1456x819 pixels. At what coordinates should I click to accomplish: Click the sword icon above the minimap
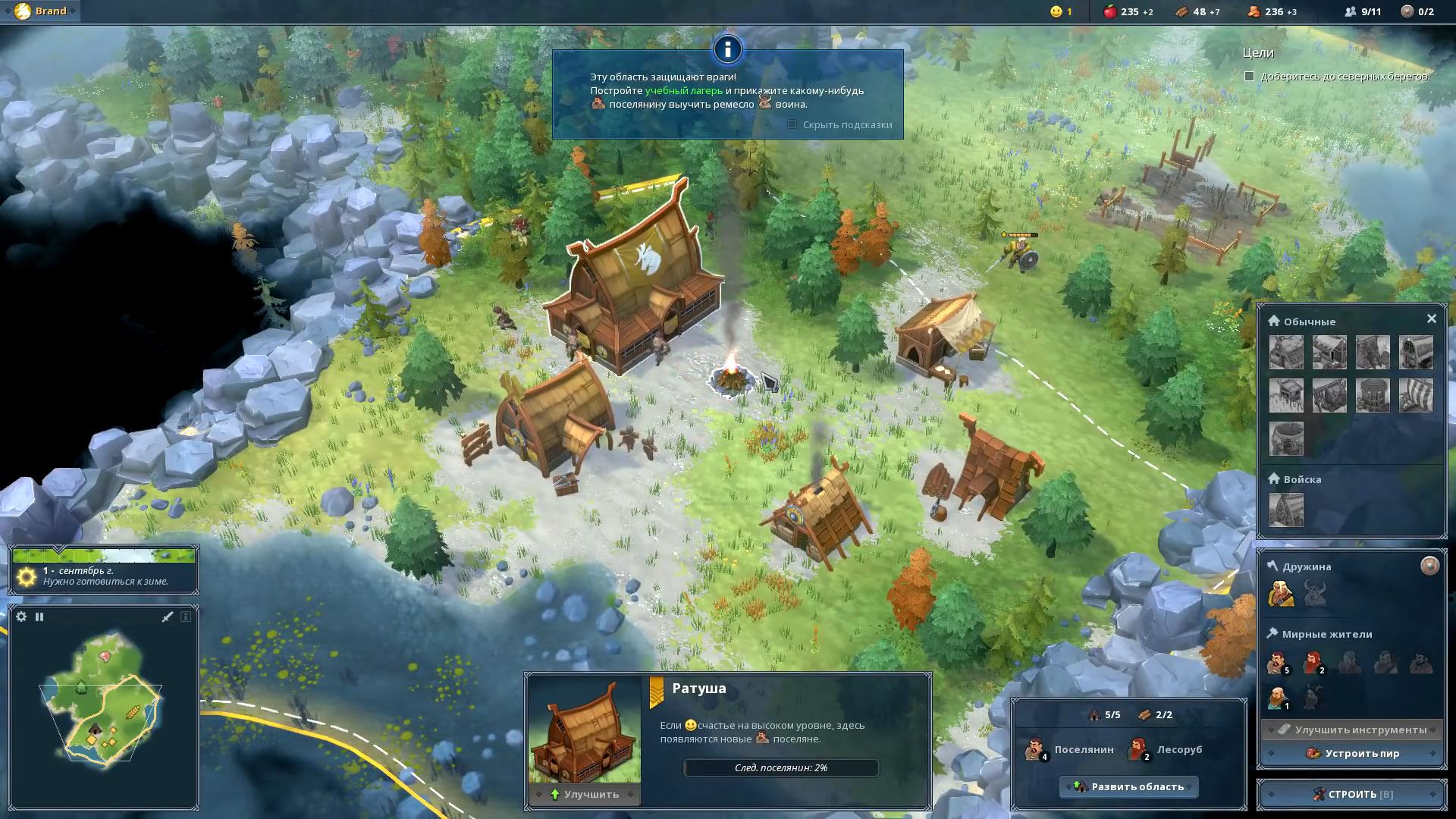click(168, 617)
